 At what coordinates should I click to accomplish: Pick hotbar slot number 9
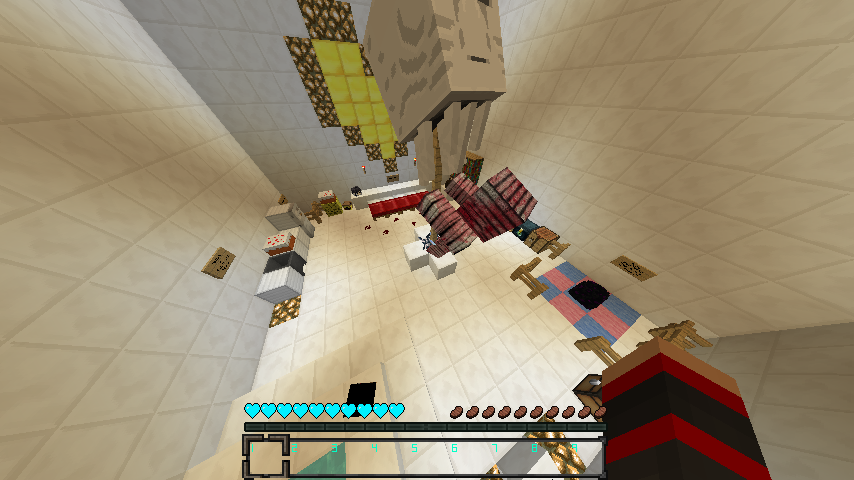tap(585, 457)
